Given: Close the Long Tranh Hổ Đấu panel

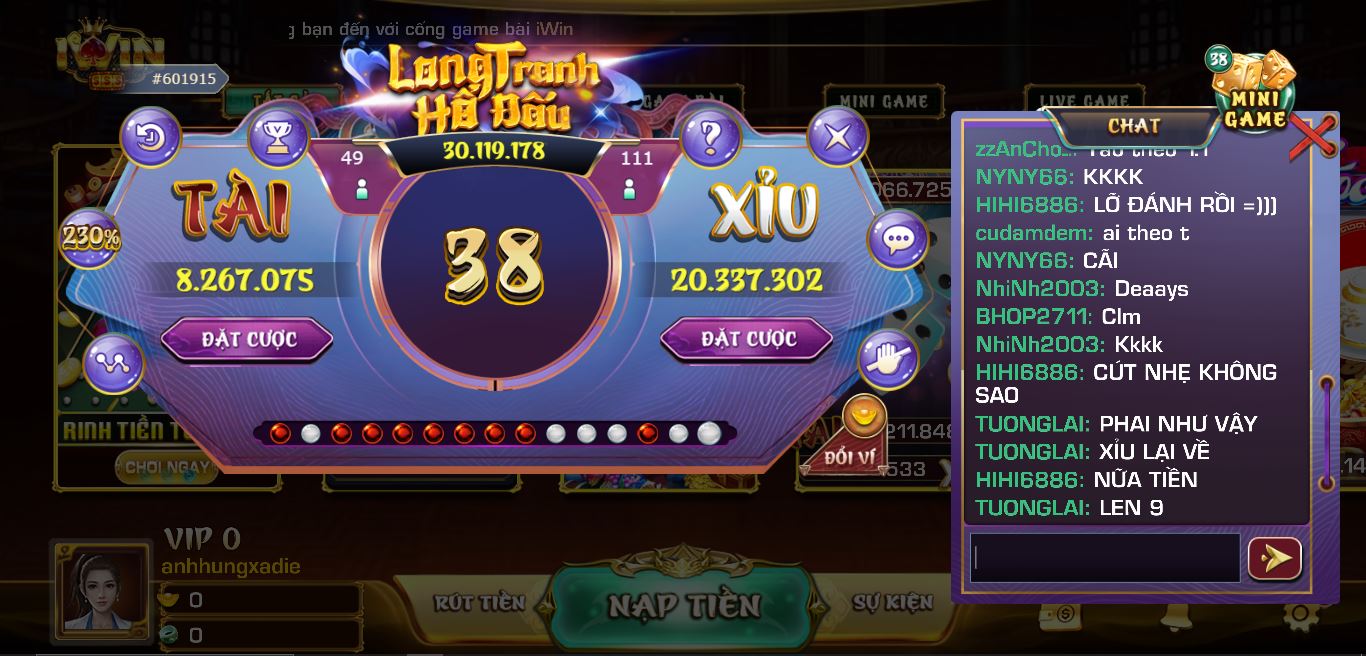Looking at the screenshot, I should [837, 136].
